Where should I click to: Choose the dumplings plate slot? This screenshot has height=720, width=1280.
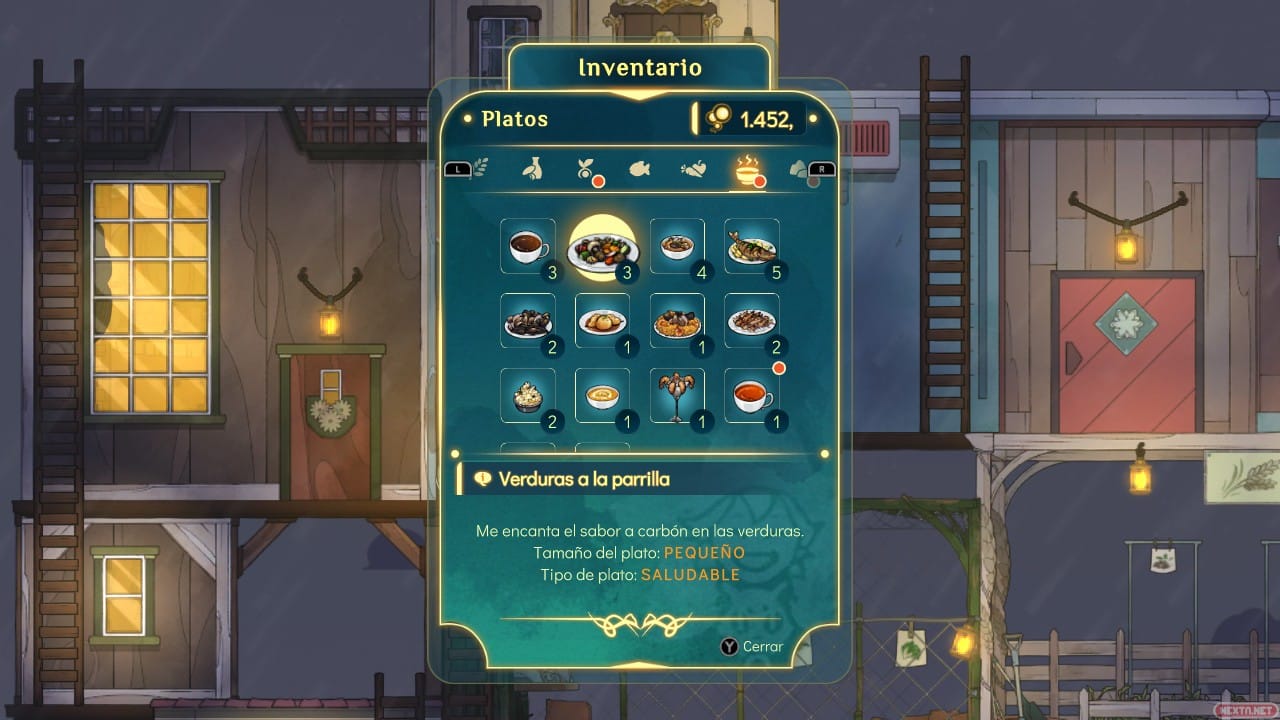pos(602,321)
